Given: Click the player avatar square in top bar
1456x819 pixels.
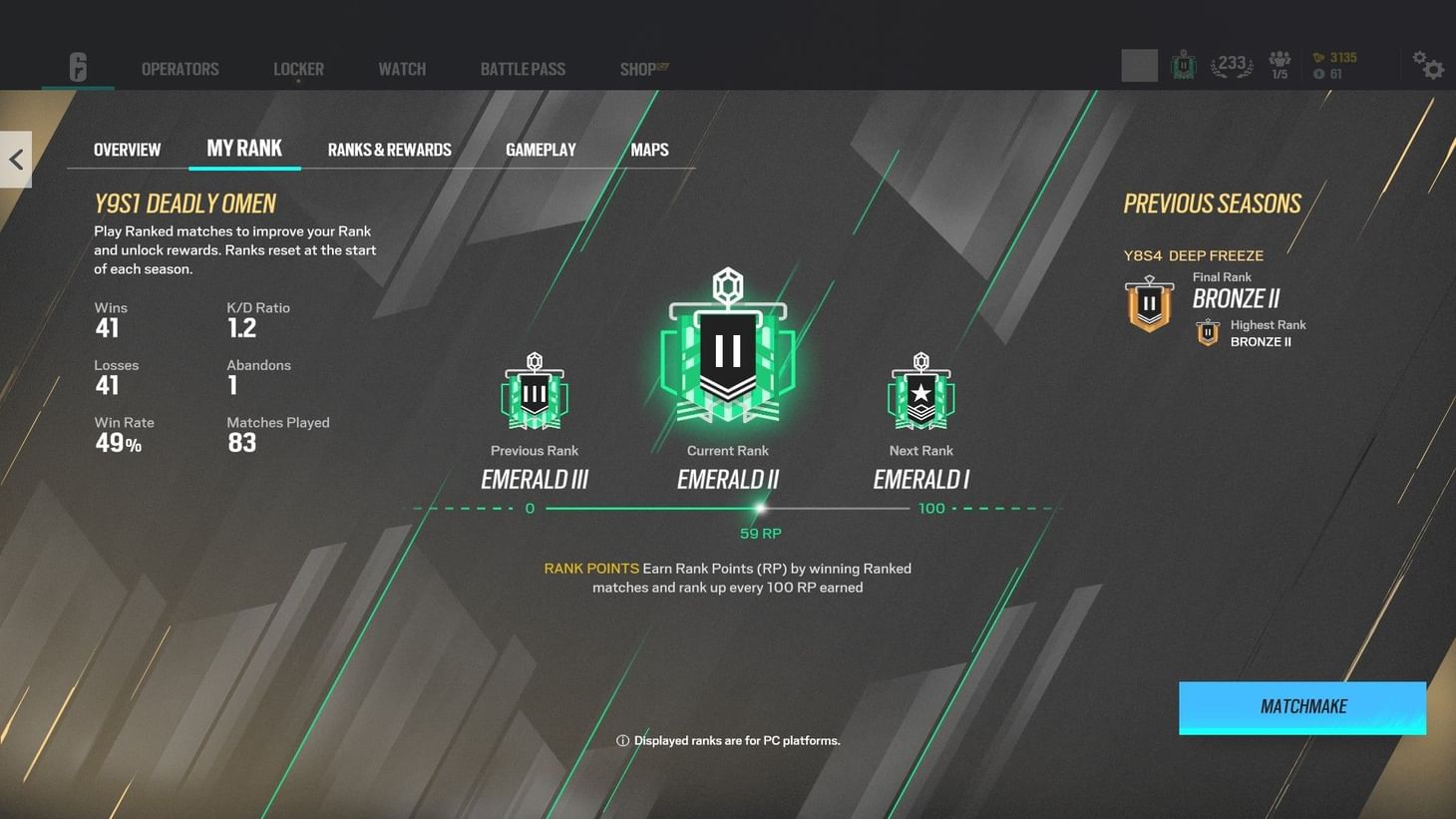Looking at the screenshot, I should click(1139, 63).
